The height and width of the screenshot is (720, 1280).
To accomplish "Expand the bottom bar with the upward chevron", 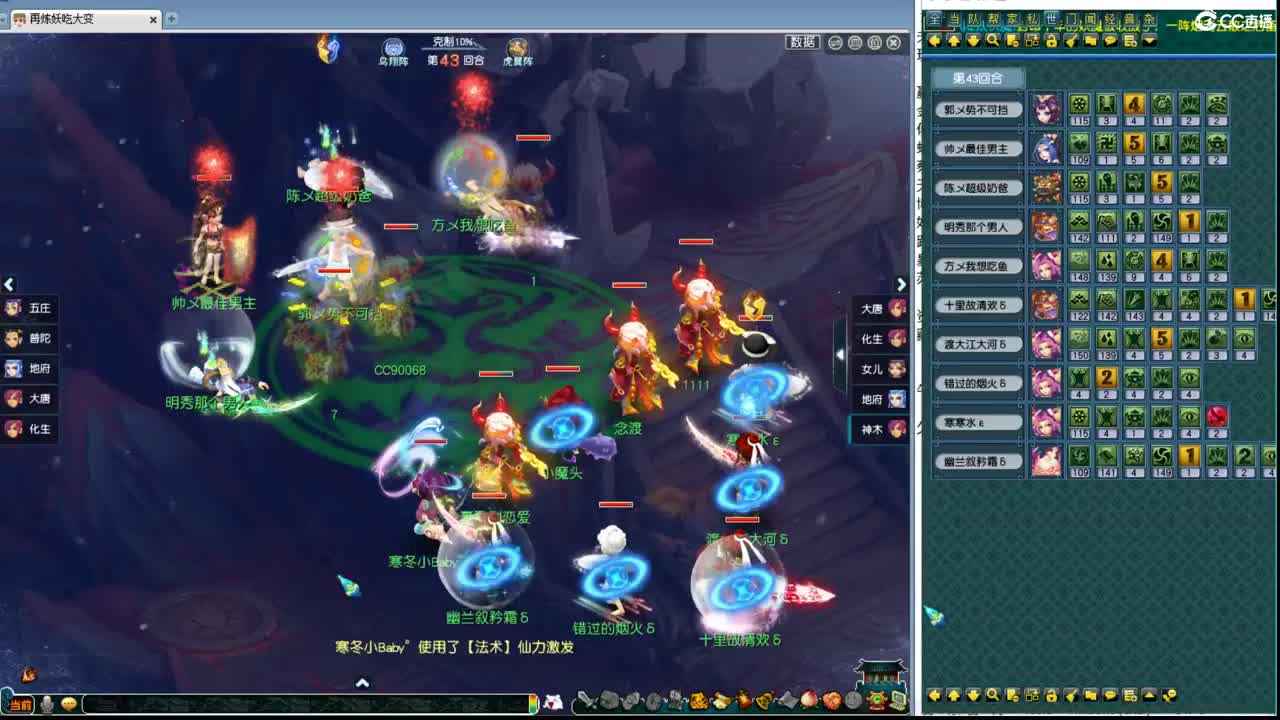I will (362, 680).
